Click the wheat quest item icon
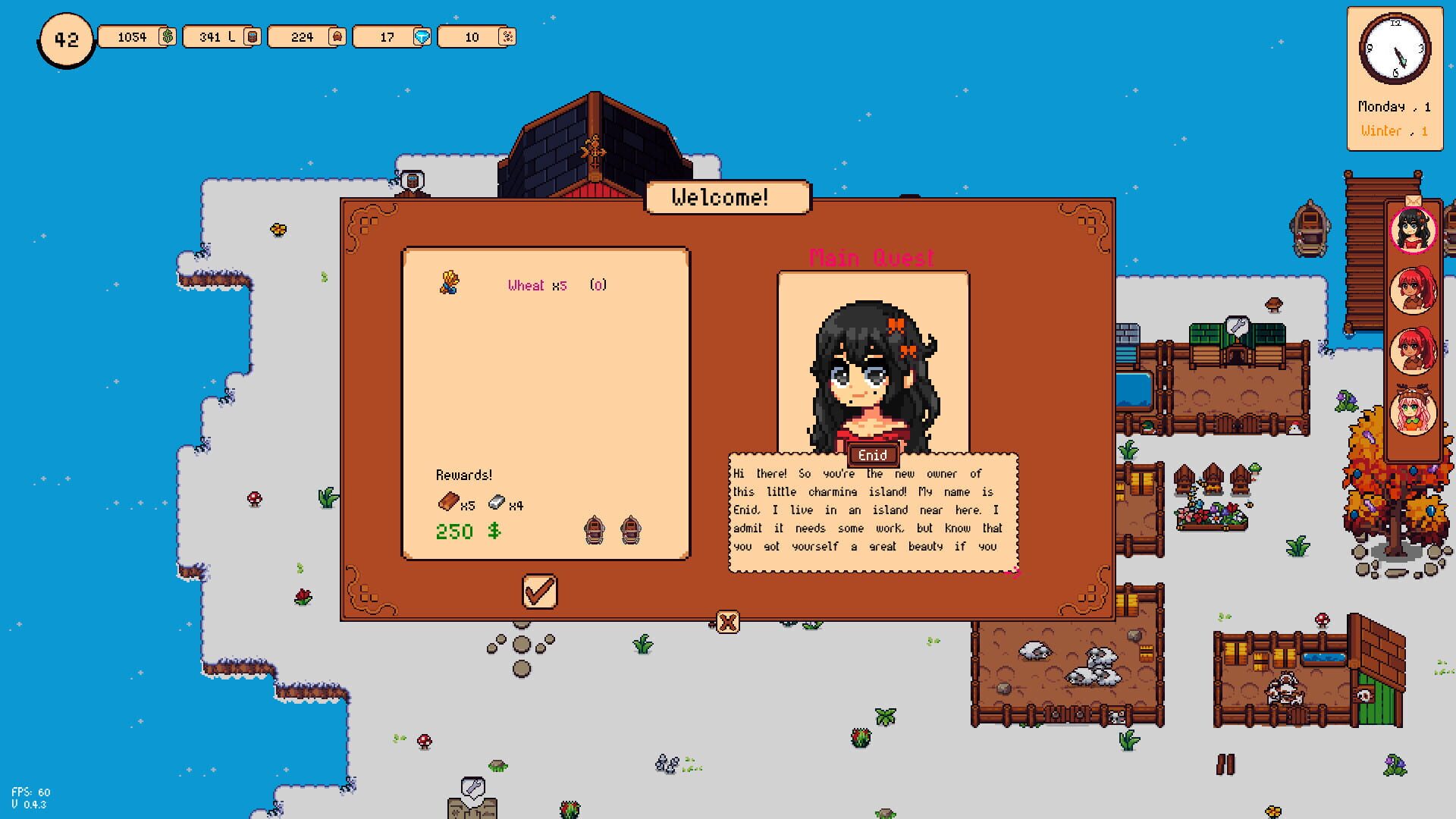Image resolution: width=1456 pixels, height=819 pixels. coord(449,282)
